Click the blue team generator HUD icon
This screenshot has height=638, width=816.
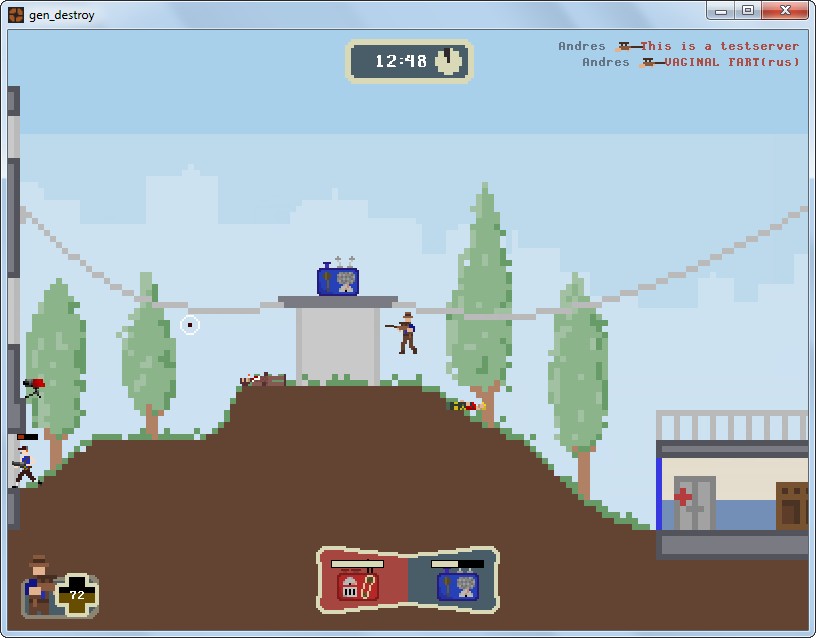pyautogui.click(x=457, y=585)
